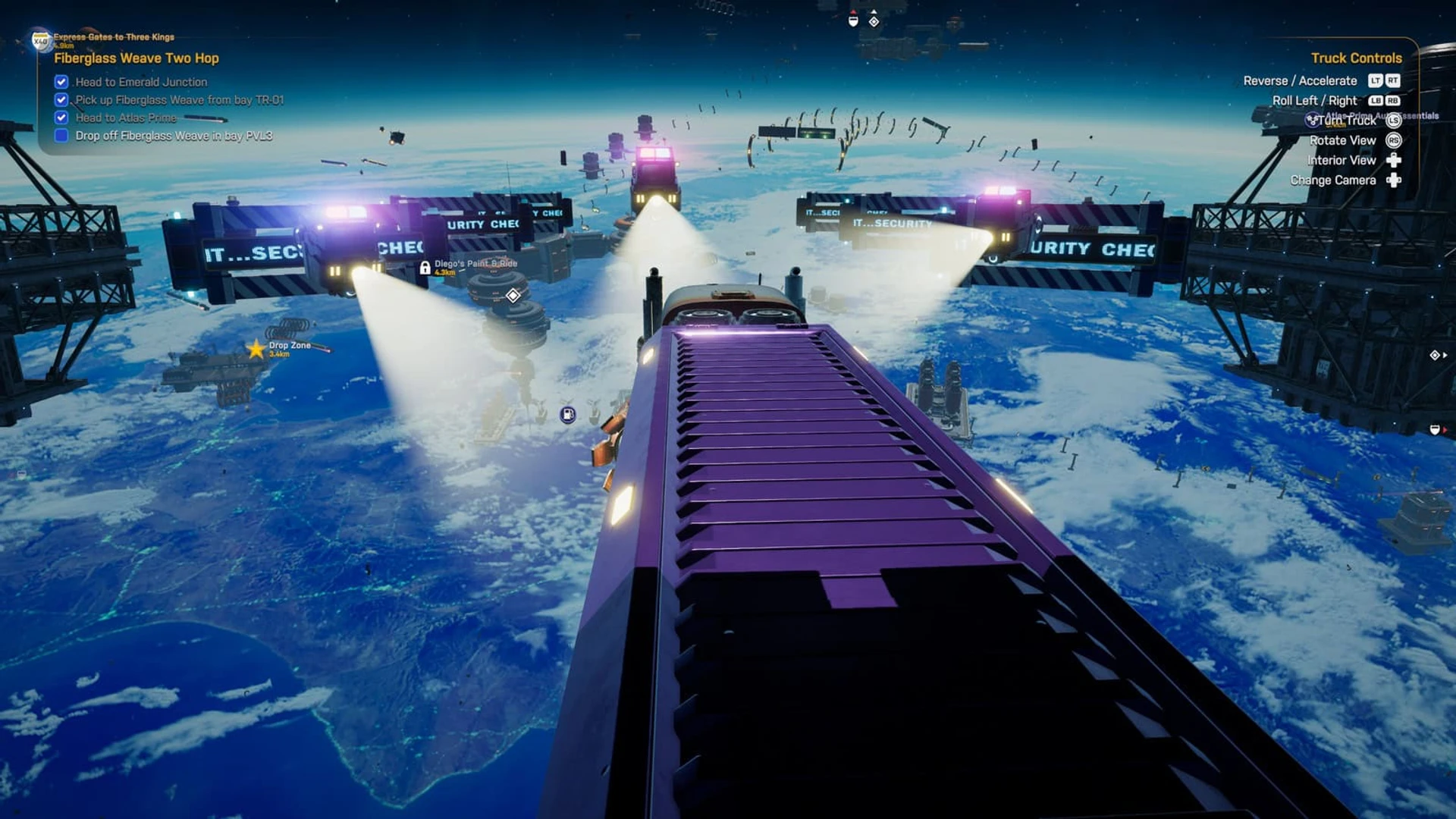Click the Drop off Fiberglass Weave checkbox

tap(61, 136)
